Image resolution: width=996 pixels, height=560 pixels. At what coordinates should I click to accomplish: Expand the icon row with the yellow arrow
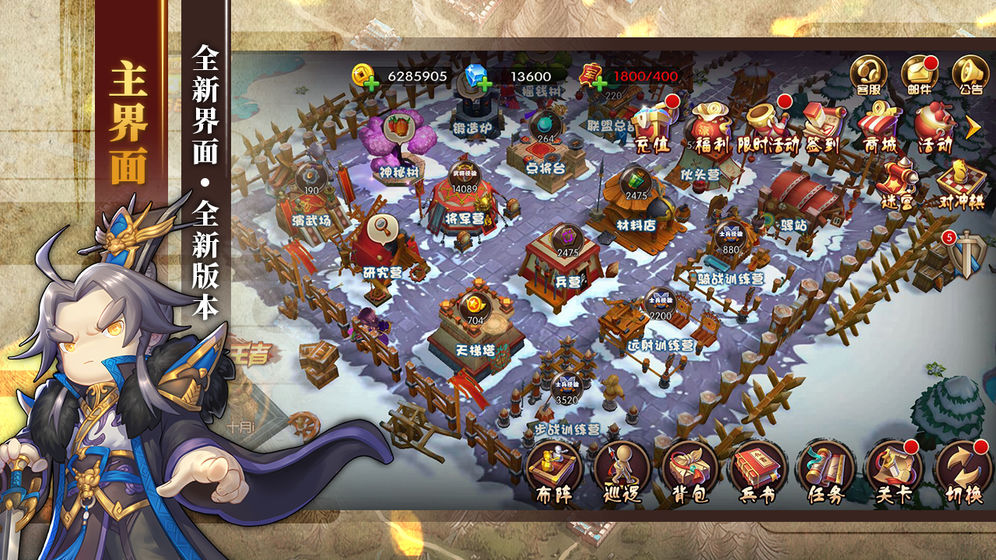[973, 126]
